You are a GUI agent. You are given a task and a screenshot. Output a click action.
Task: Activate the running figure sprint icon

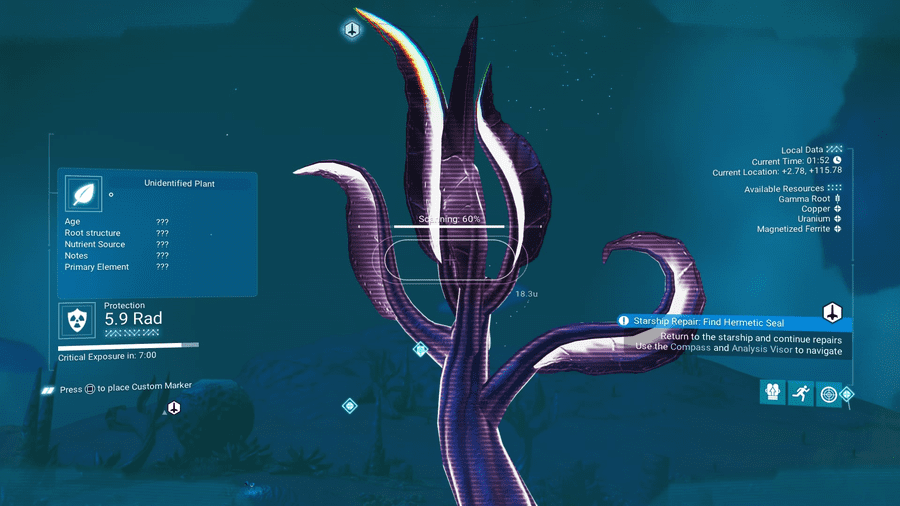click(800, 393)
